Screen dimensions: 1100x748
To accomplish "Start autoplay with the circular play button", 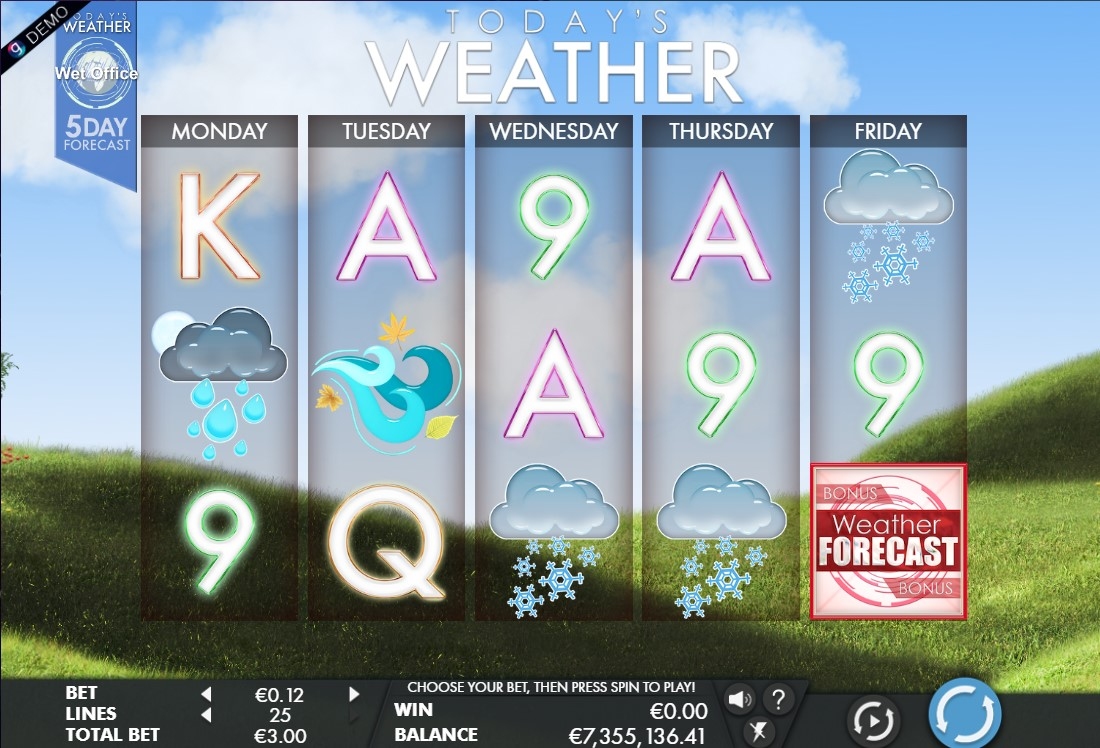I will click(x=872, y=719).
